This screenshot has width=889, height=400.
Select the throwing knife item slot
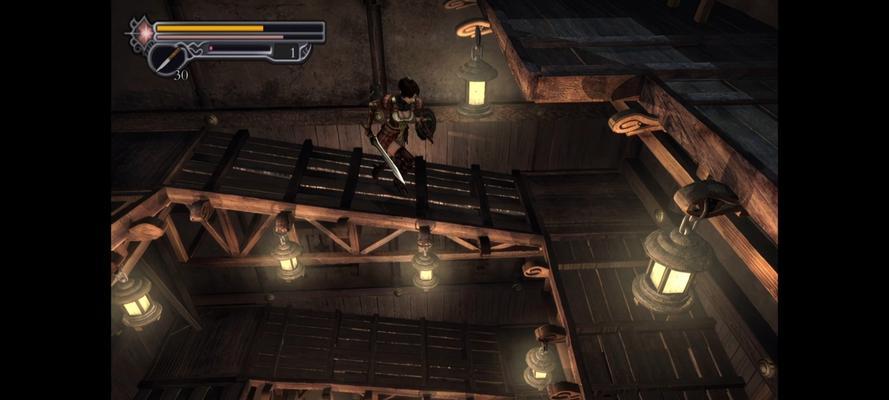[167, 58]
